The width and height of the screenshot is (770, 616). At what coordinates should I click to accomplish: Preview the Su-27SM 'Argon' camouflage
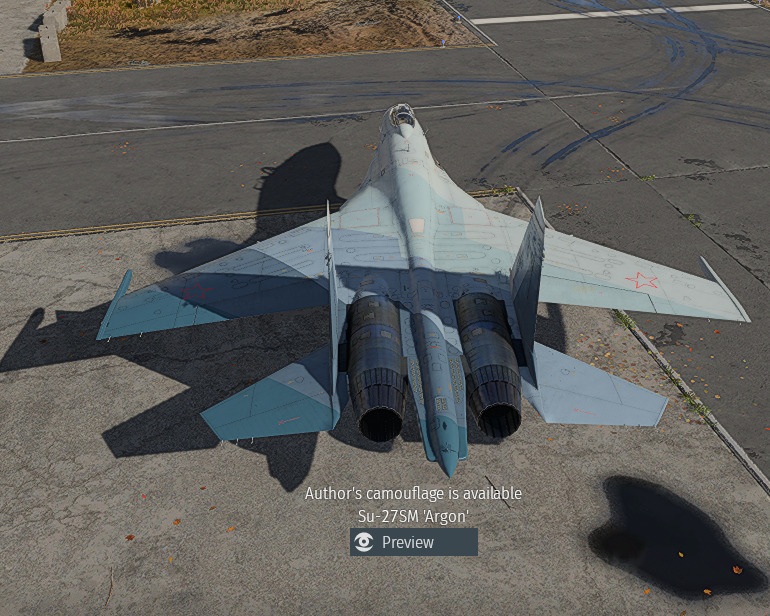(413, 542)
